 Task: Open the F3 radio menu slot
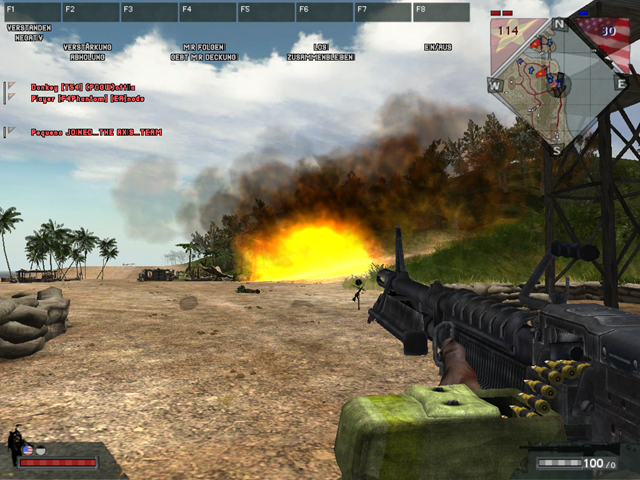coord(147,12)
